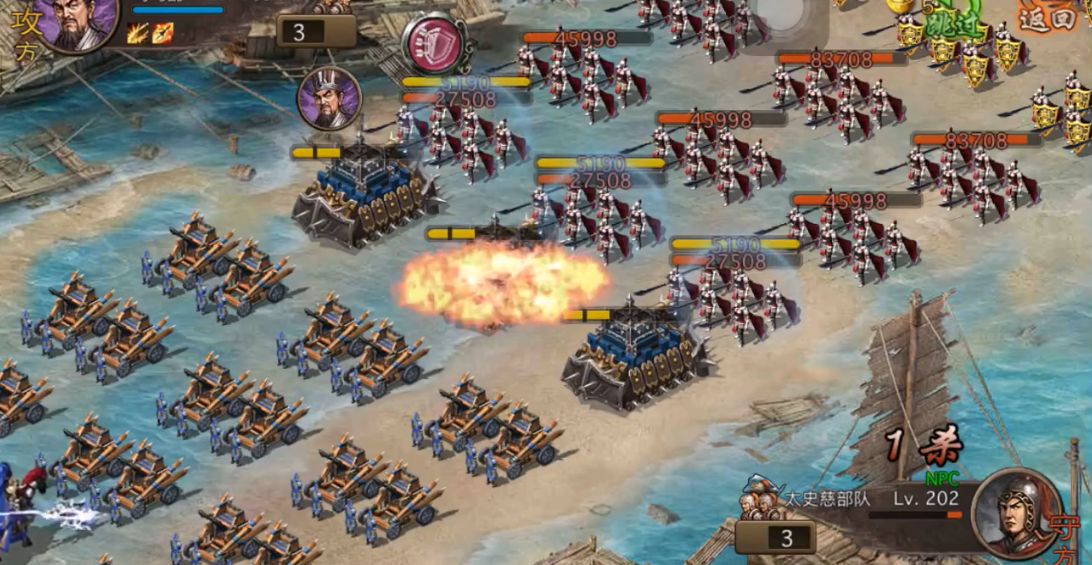Tap the 返回 return button
The height and width of the screenshot is (565, 1092).
[x=1047, y=17]
